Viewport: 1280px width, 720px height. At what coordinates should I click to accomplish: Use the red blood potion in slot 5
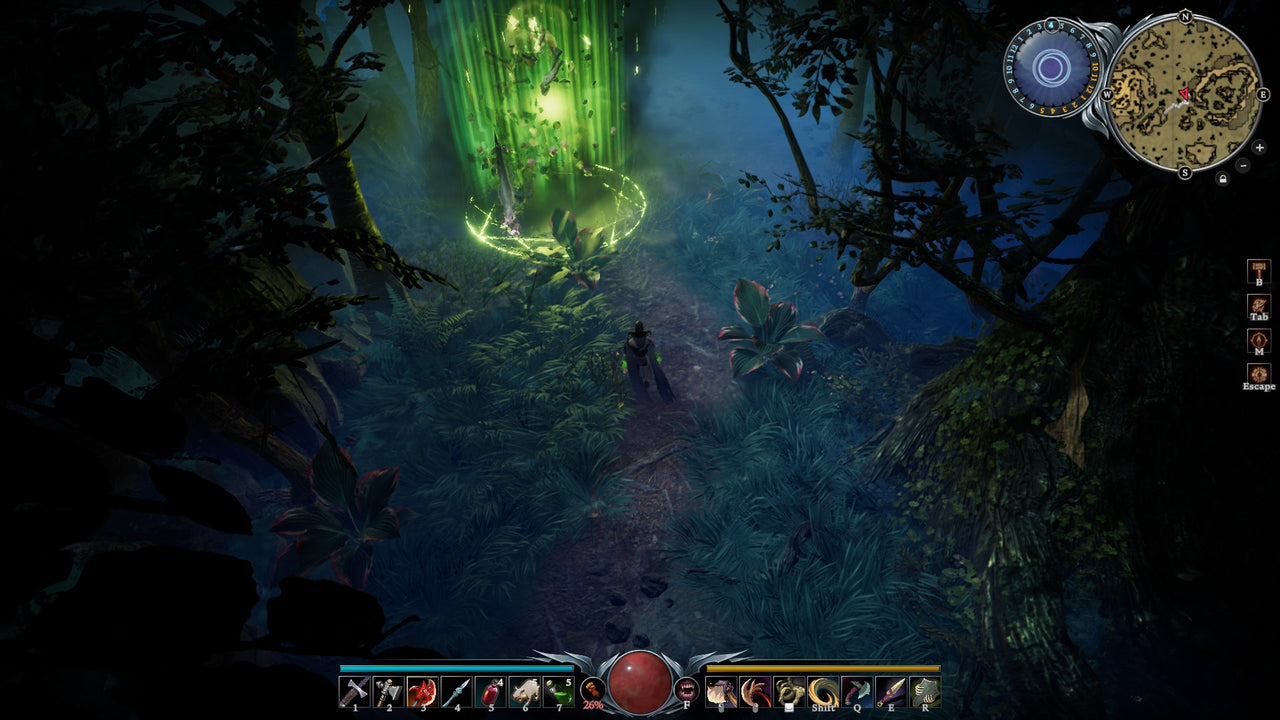click(491, 690)
